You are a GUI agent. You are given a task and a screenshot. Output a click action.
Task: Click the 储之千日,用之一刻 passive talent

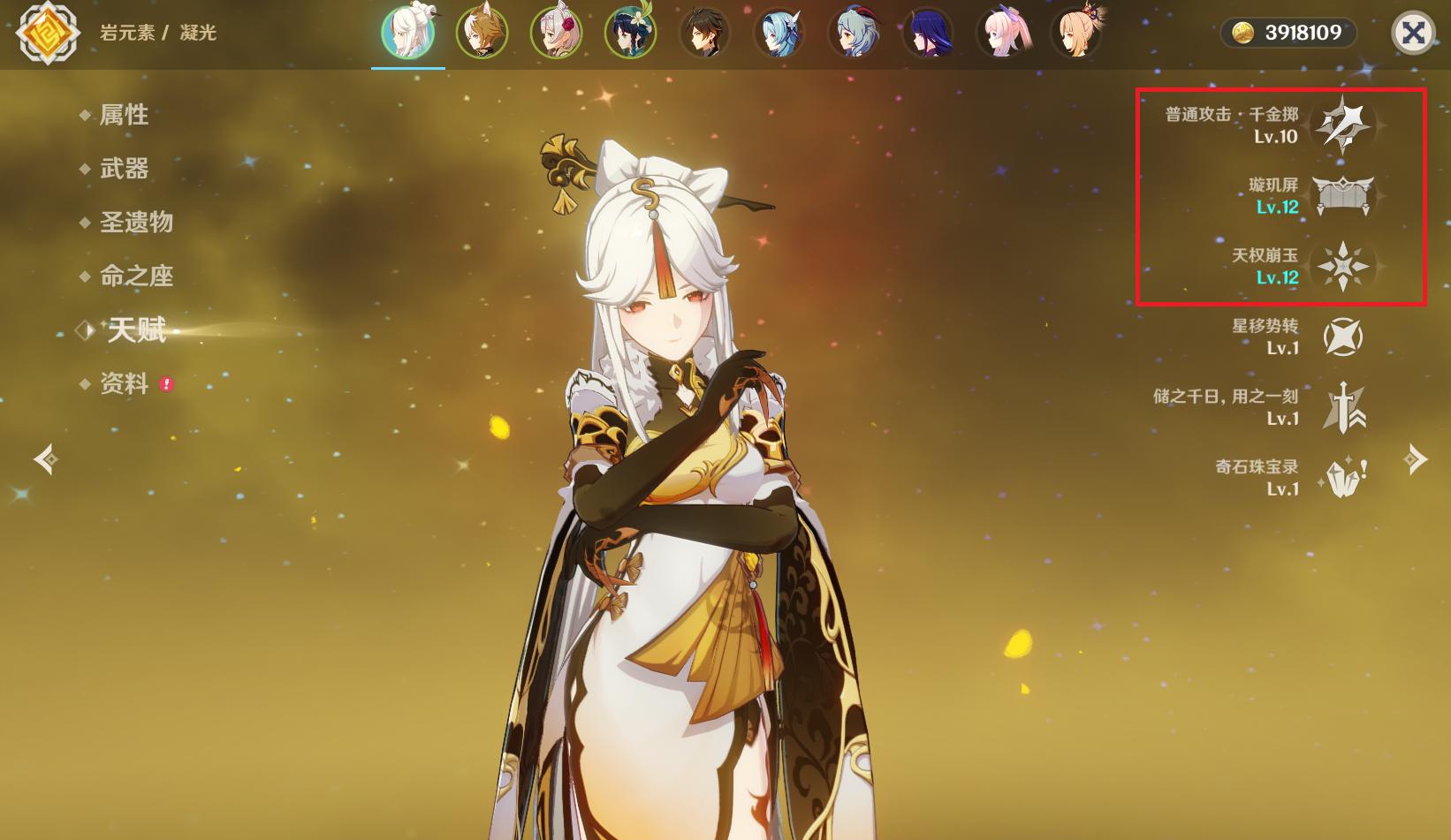[1342, 407]
